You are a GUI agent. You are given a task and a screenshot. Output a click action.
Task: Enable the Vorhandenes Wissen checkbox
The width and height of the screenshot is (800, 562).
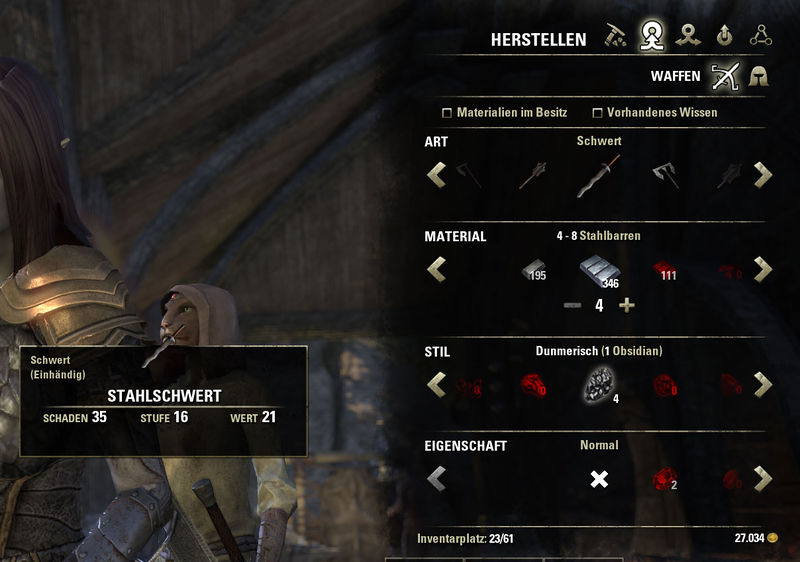point(598,113)
